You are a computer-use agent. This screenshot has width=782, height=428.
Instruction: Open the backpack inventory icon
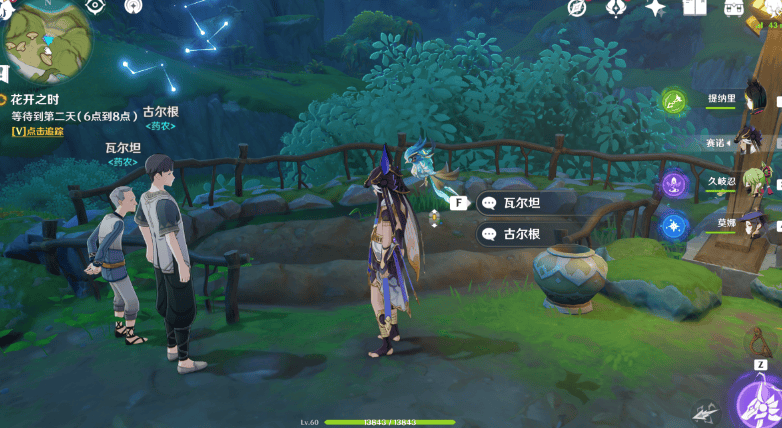735,8
